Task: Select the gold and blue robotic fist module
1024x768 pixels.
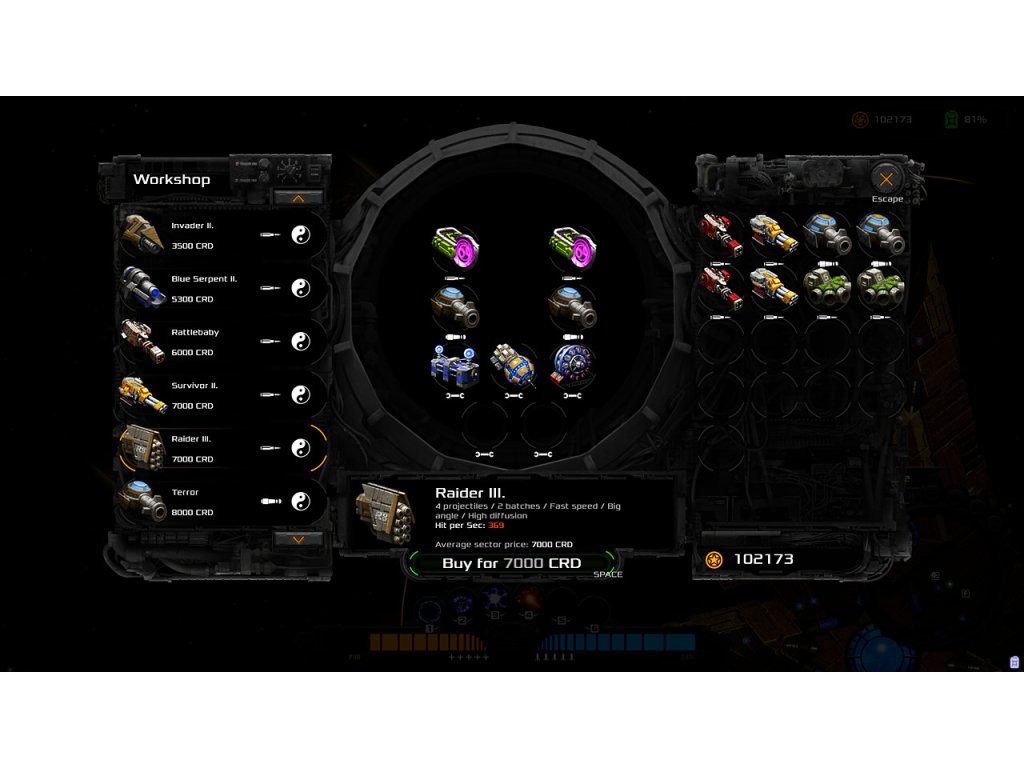Action: (x=514, y=366)
